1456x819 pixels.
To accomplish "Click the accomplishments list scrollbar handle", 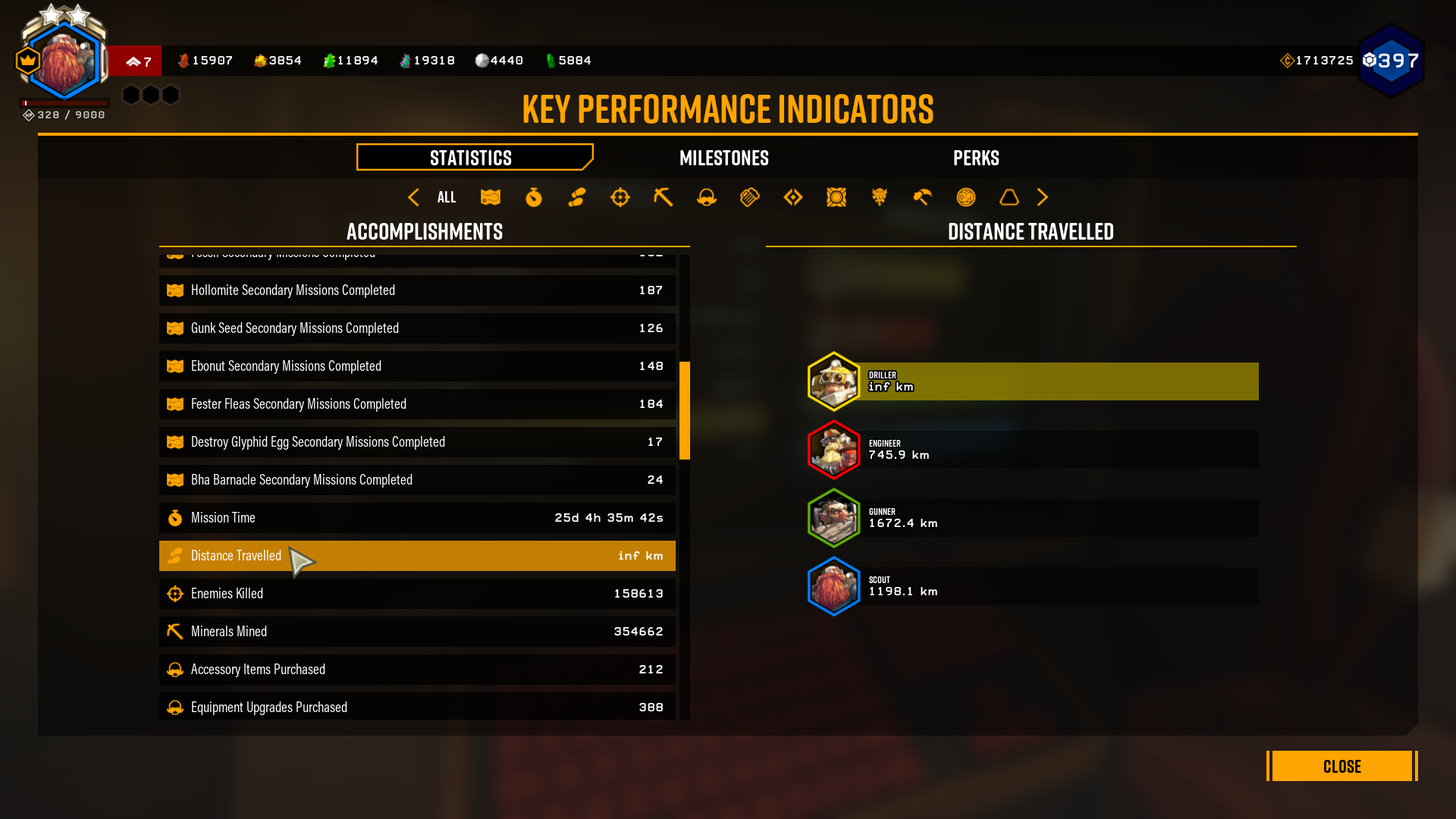I will coord(685,410).
